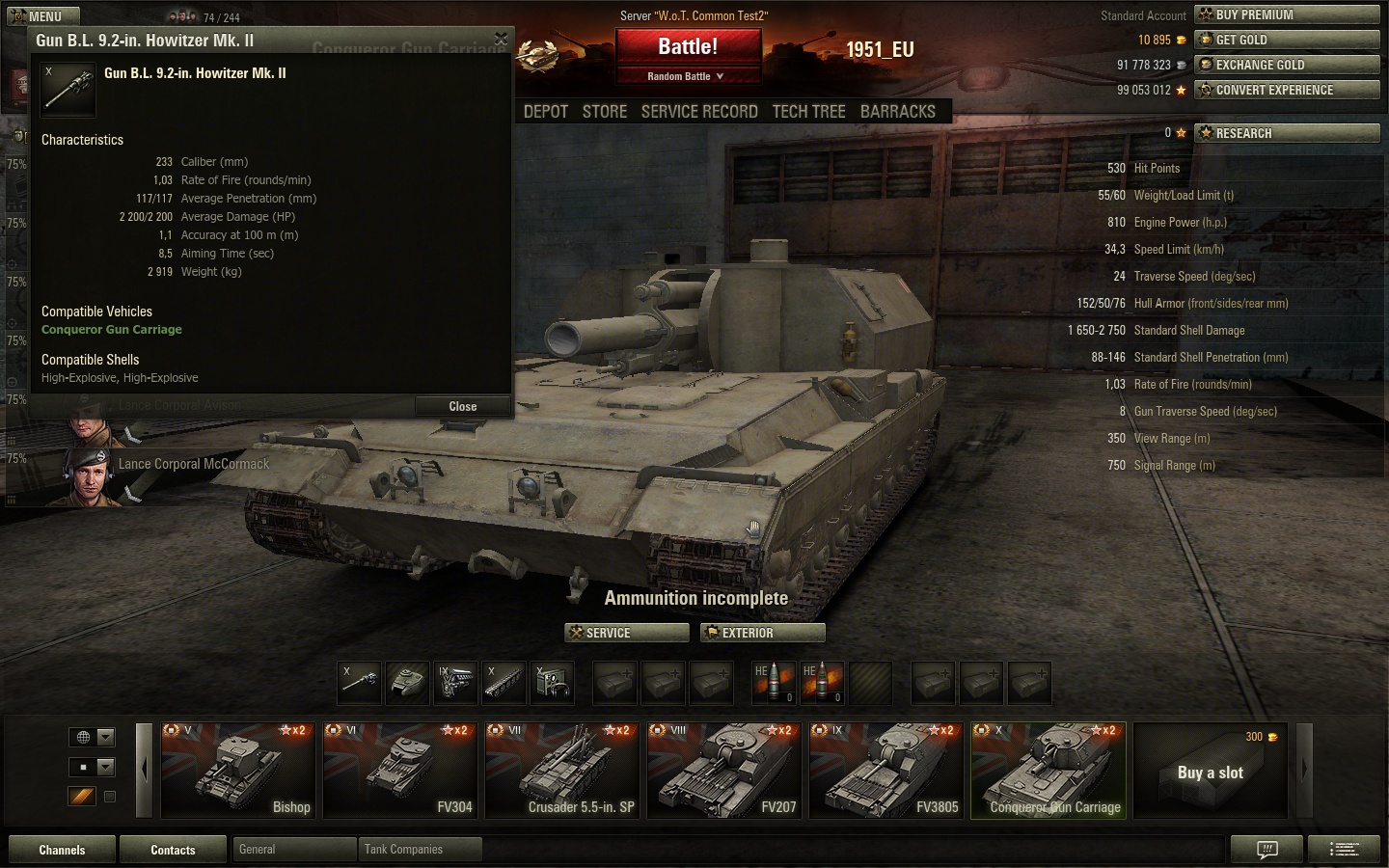Select the FV3805 tank
Image resolution: width=1389 pixels, height=868 pixels.
(886, 771)
